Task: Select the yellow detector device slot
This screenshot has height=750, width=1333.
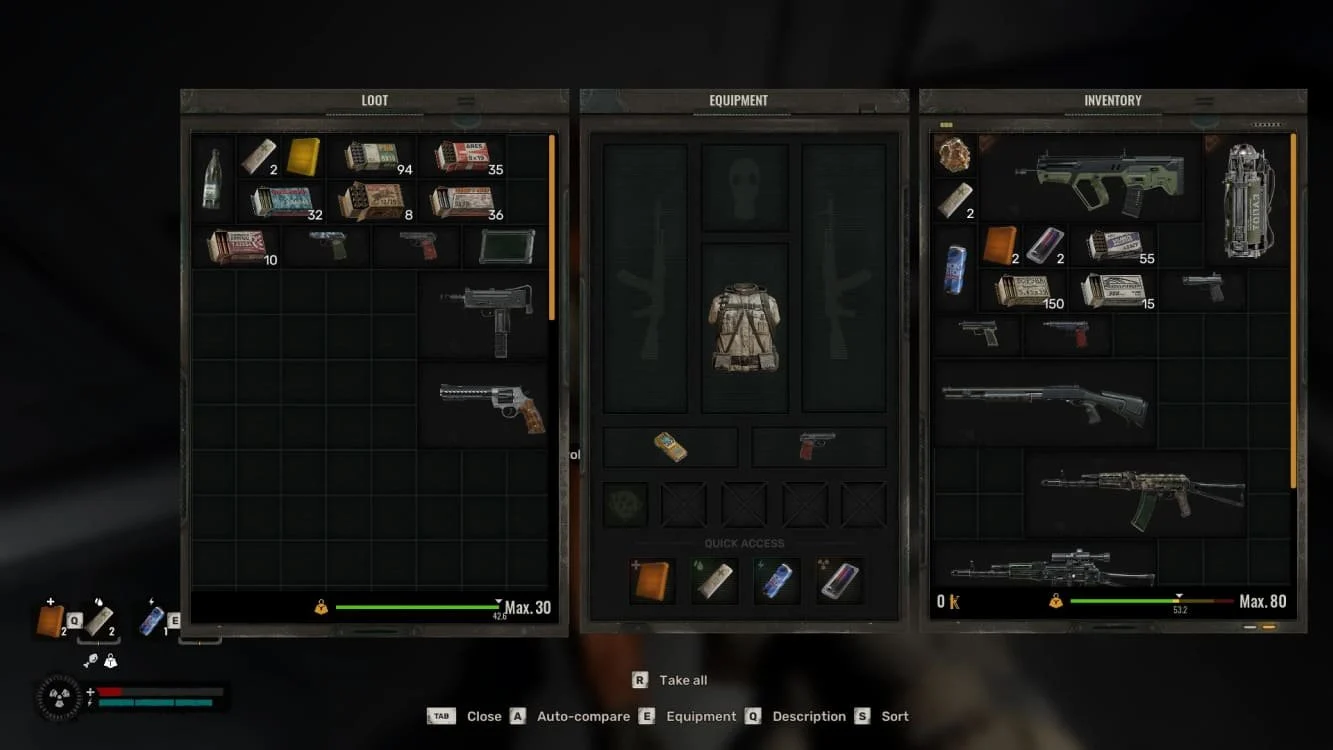Action: pyautogui.click(x=670, y=447)
